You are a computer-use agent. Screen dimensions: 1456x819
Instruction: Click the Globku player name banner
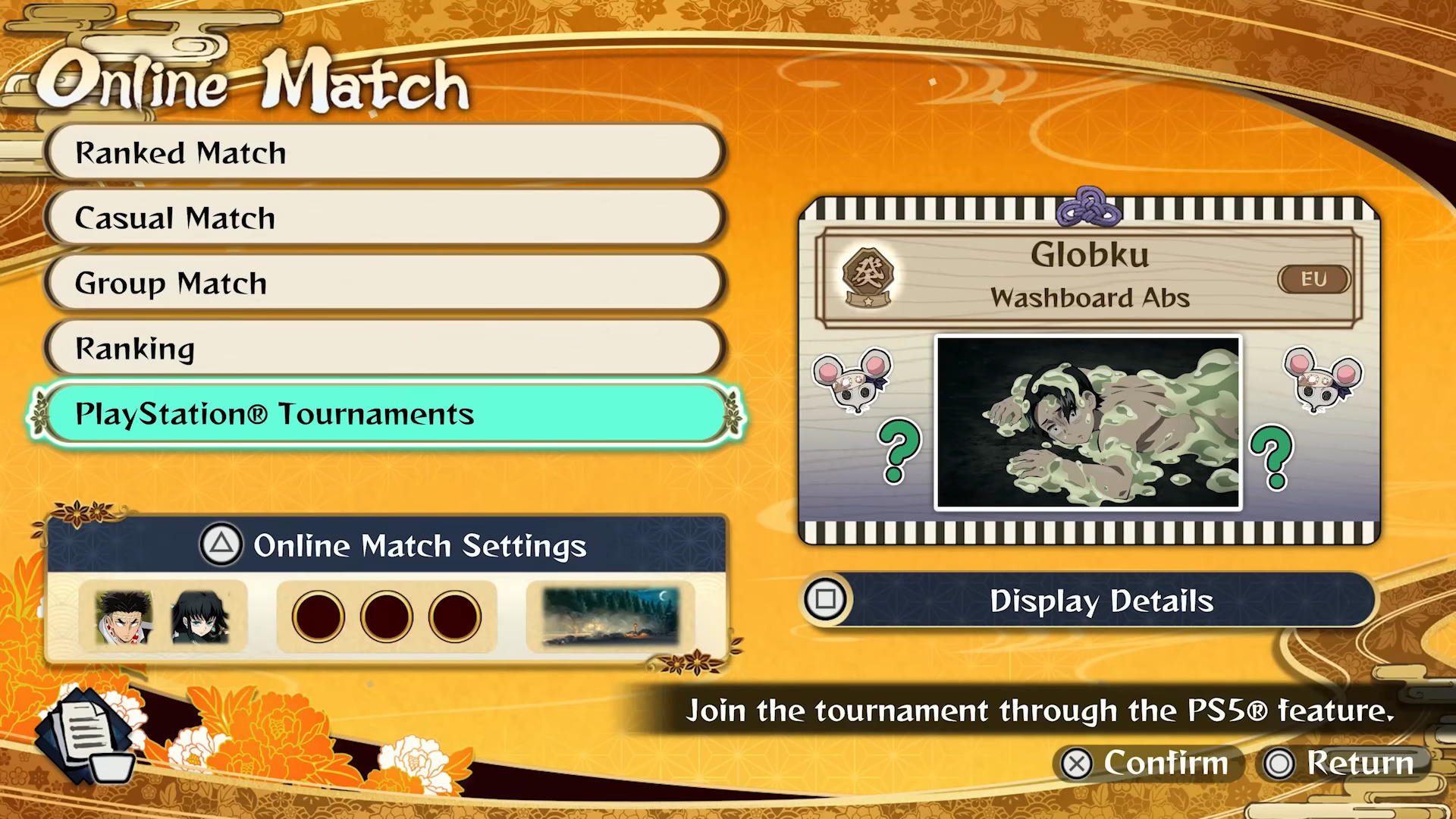[x=1089, y=256]
